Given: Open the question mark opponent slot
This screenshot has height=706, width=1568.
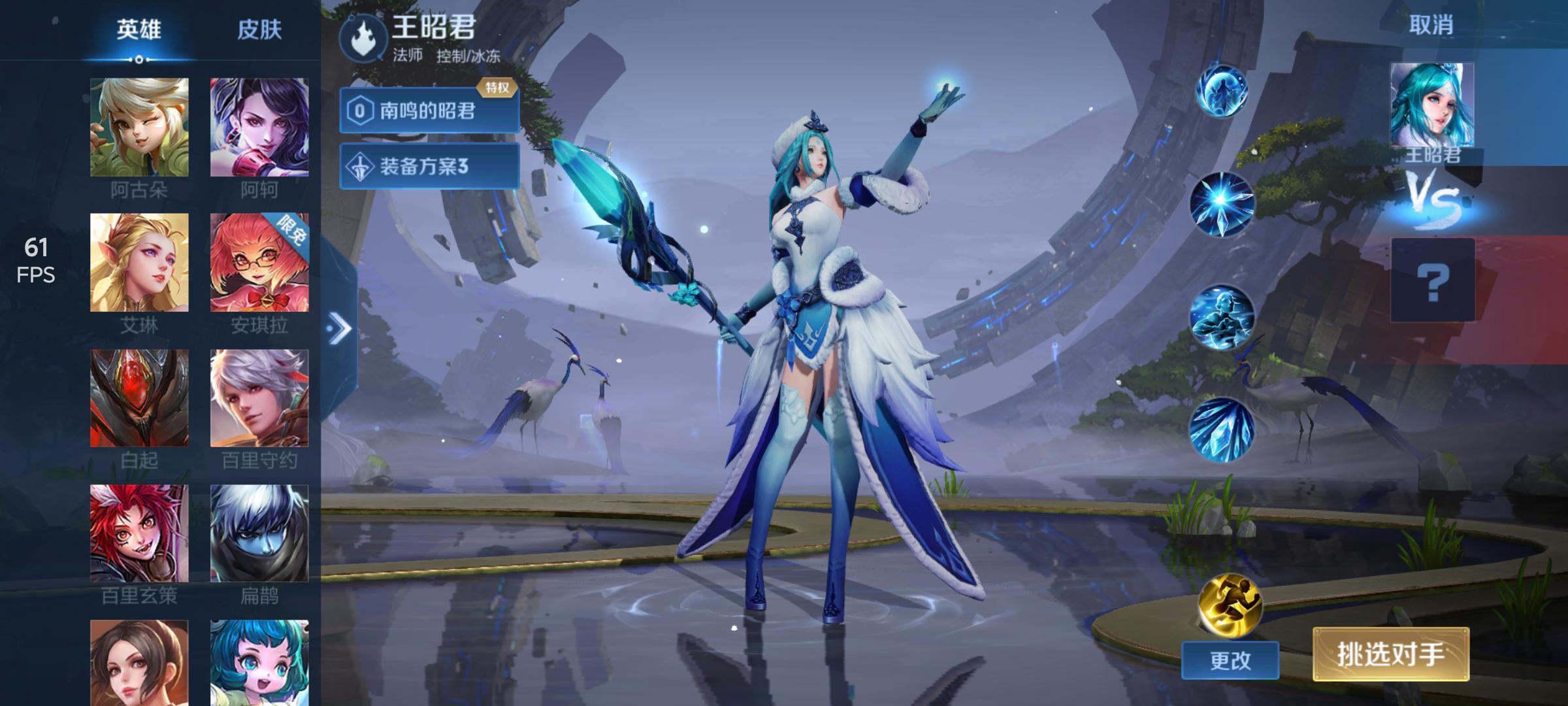Looking at the screenshot, I should pos(1433,280).
